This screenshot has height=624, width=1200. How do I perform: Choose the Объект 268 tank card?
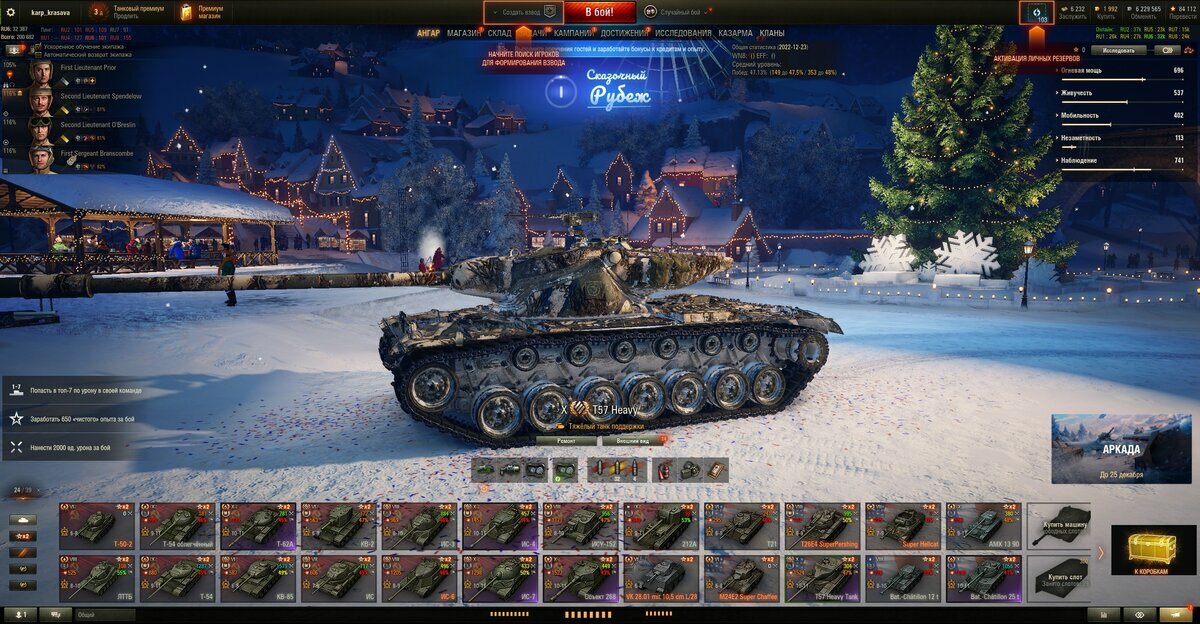coord(580,578)
